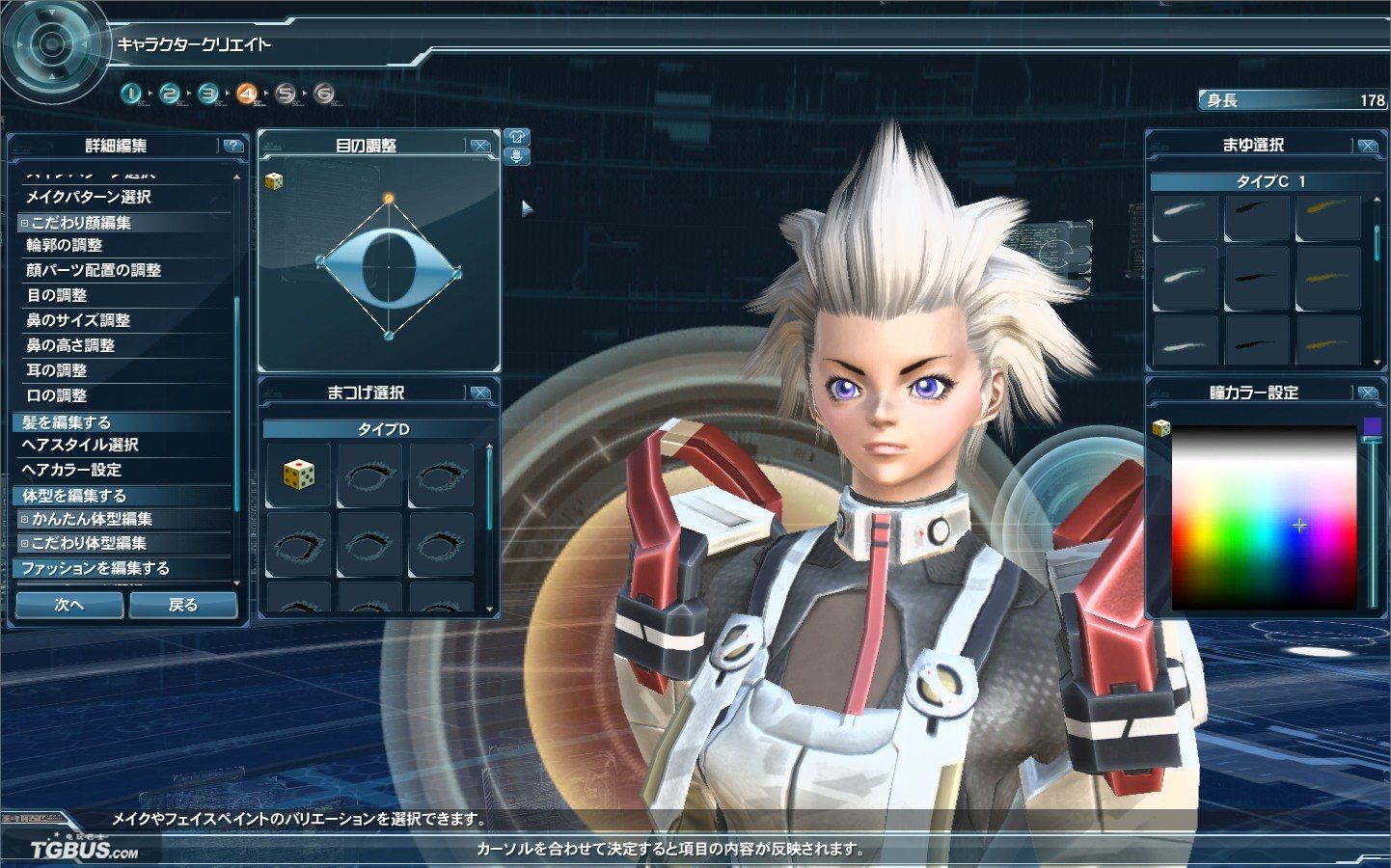Randomize eye shape with the dice icon

pyautogui.click(x=273, y=179)
